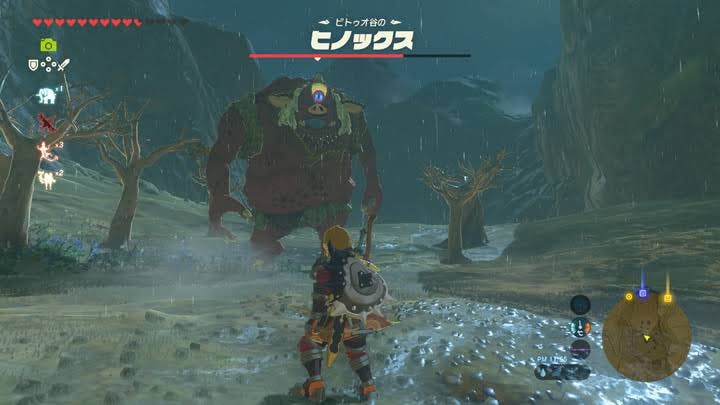Image resolution: width=720 pixels, height=405 pixels.
Task: Click the weather forecast strip
Action: 563,371
